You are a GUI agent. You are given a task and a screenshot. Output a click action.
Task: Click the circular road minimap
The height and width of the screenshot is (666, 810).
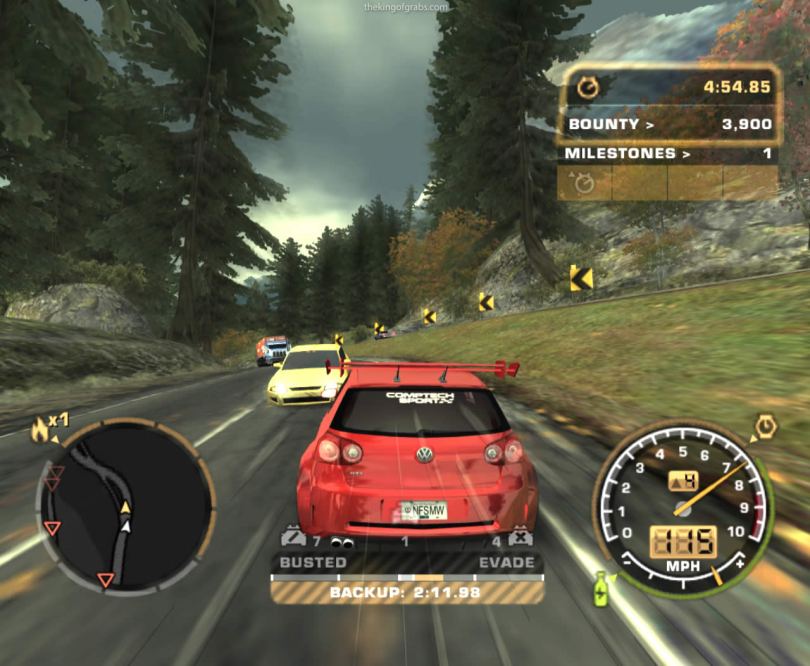[x=124, y=503]
